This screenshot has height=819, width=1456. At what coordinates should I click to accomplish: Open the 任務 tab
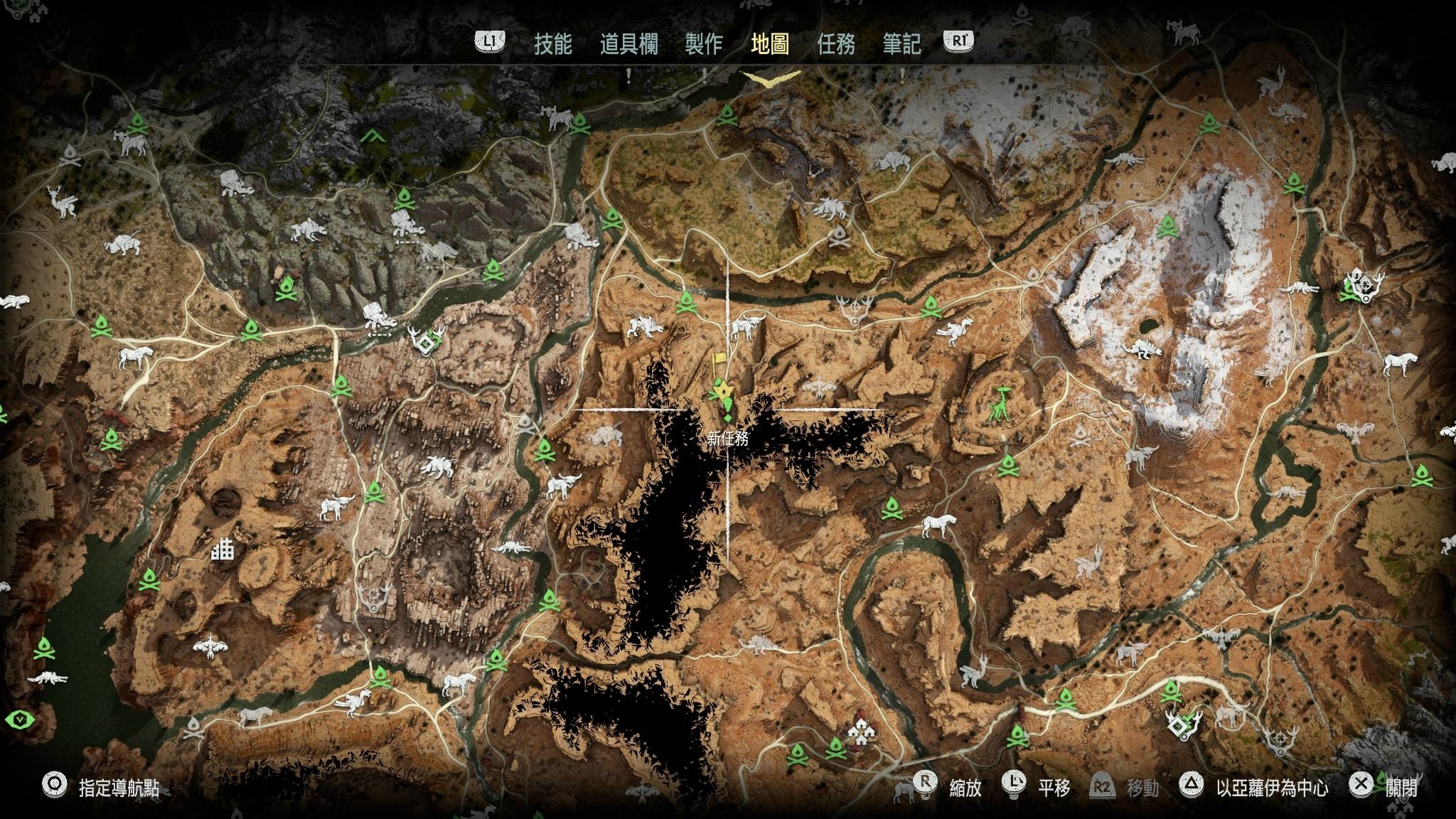click(x=836, y=44)
